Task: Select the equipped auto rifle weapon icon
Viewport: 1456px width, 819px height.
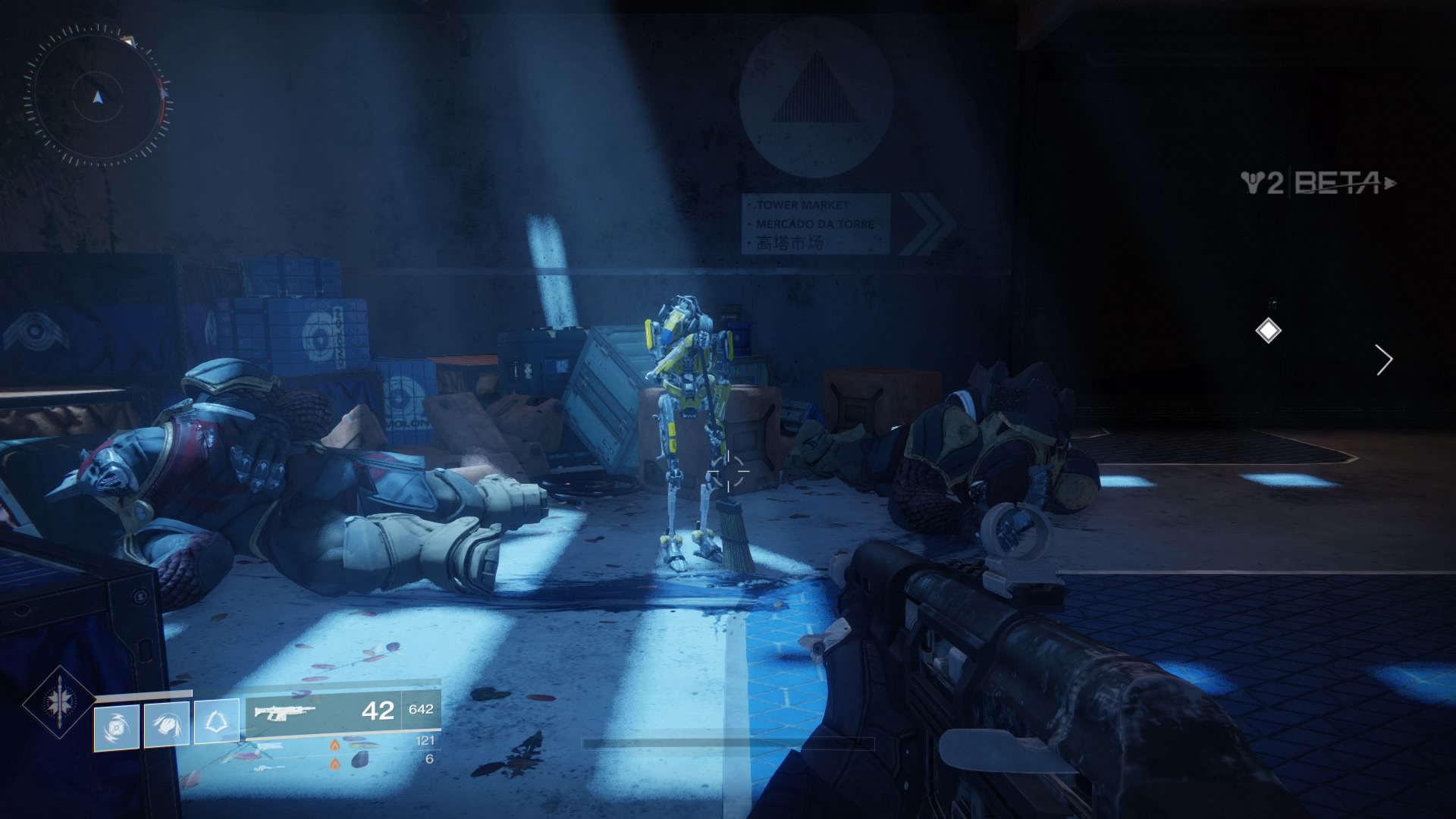Action: pos(284,712)
